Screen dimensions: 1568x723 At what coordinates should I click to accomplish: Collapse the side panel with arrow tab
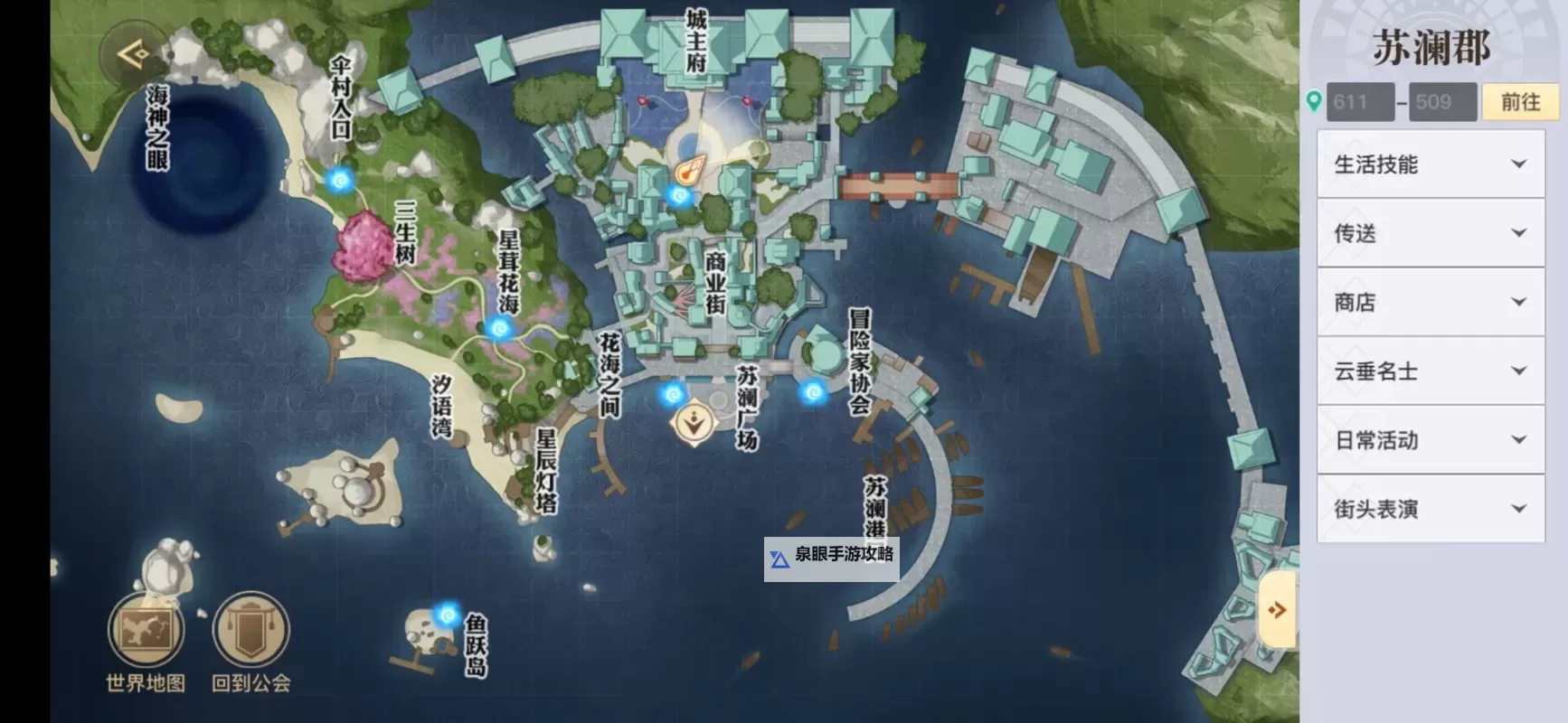click(1277, 610)
